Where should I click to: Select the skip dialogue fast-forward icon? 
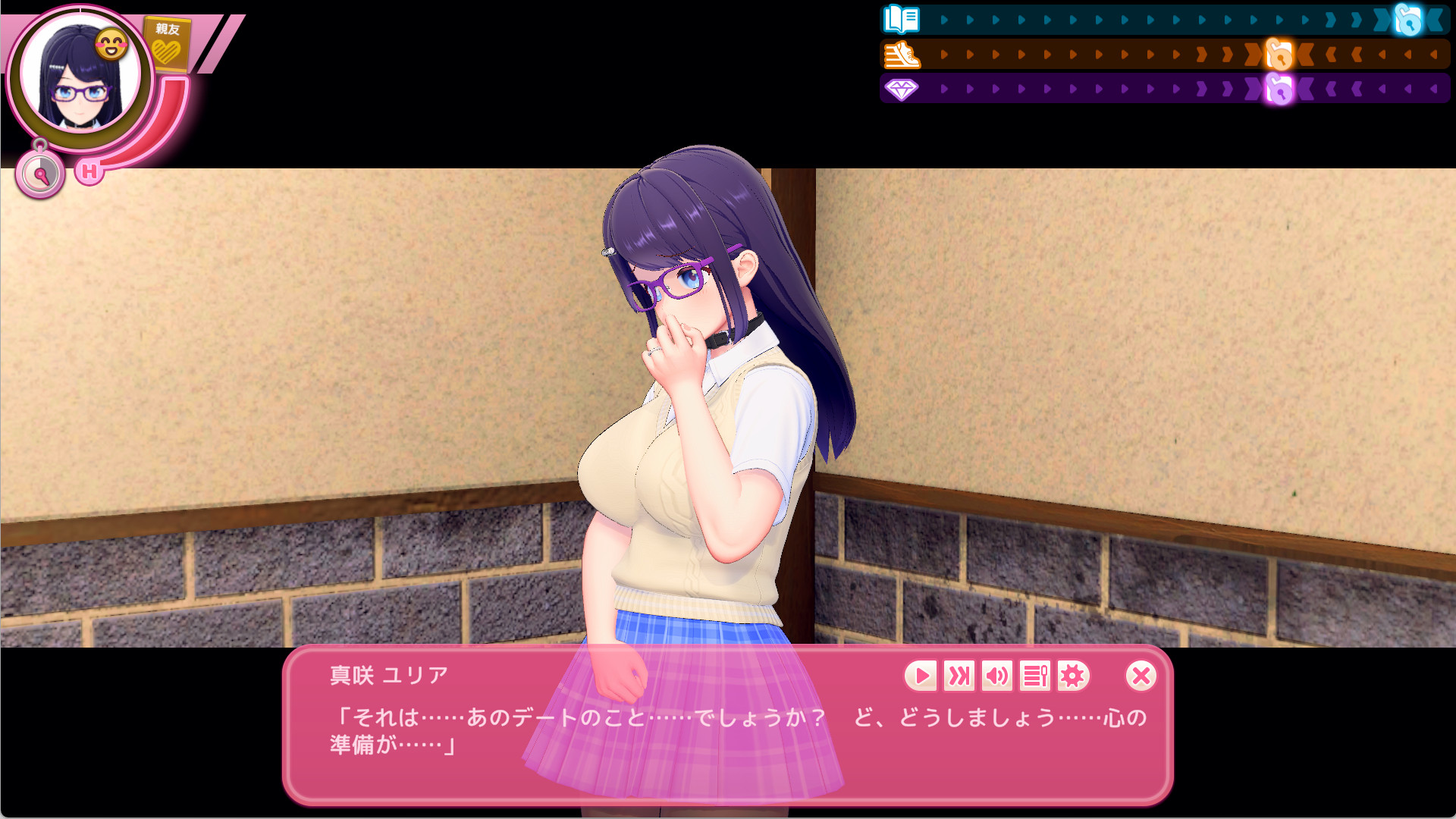tap(959, 676)
